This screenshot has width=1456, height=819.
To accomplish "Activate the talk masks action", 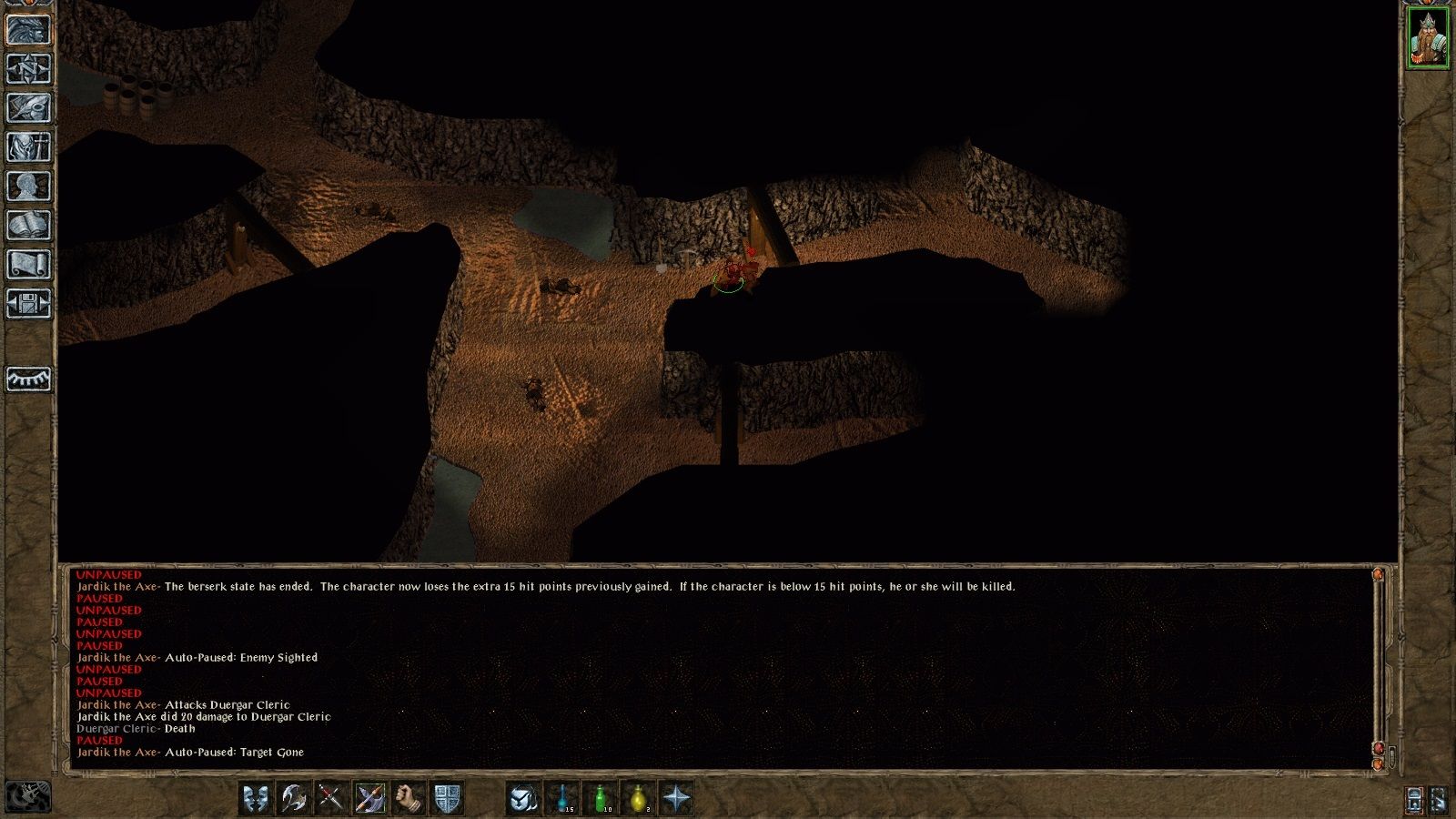I will coord(256,798).
